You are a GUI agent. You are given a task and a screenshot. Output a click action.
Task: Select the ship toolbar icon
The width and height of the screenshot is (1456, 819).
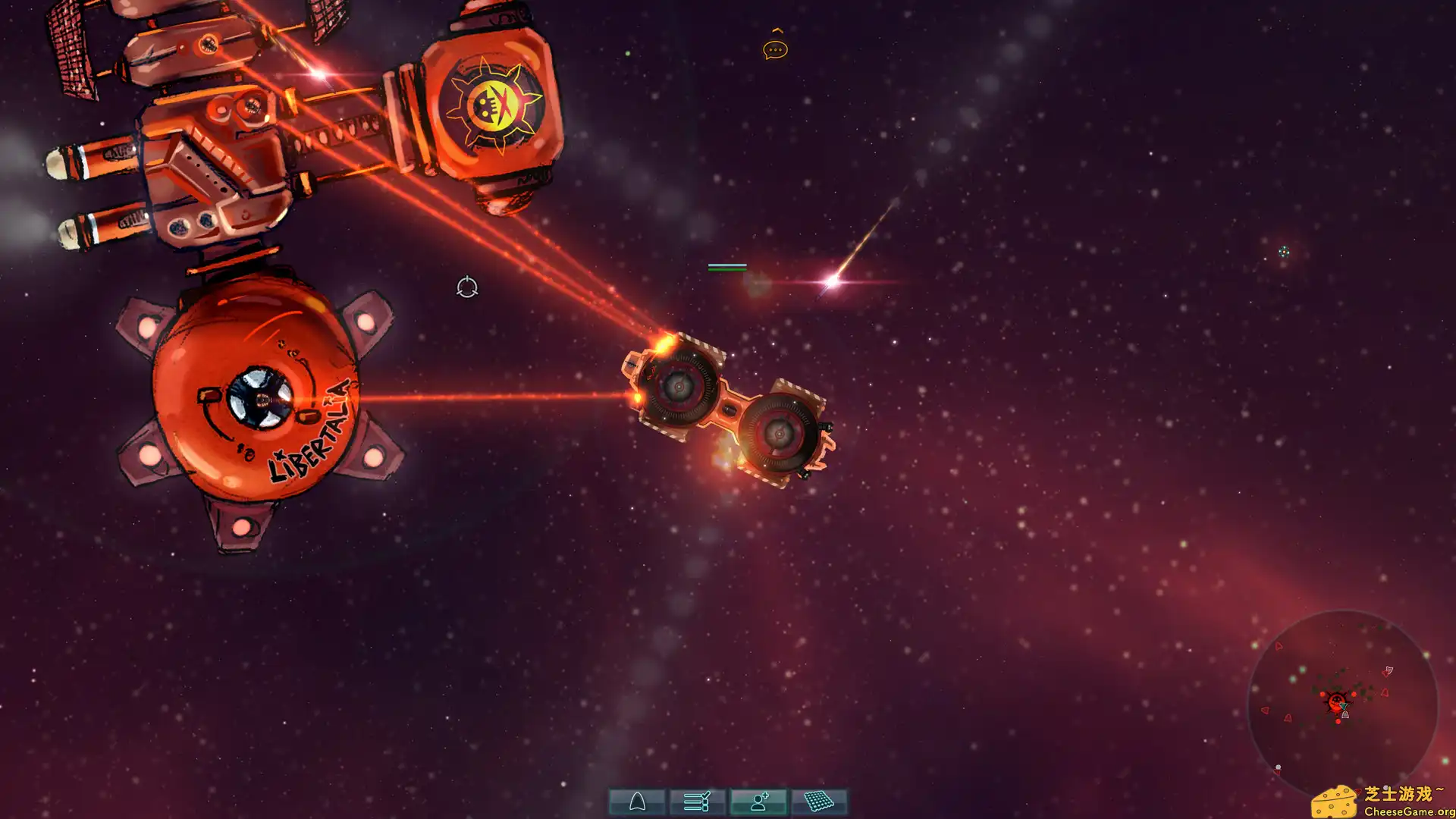638,801
